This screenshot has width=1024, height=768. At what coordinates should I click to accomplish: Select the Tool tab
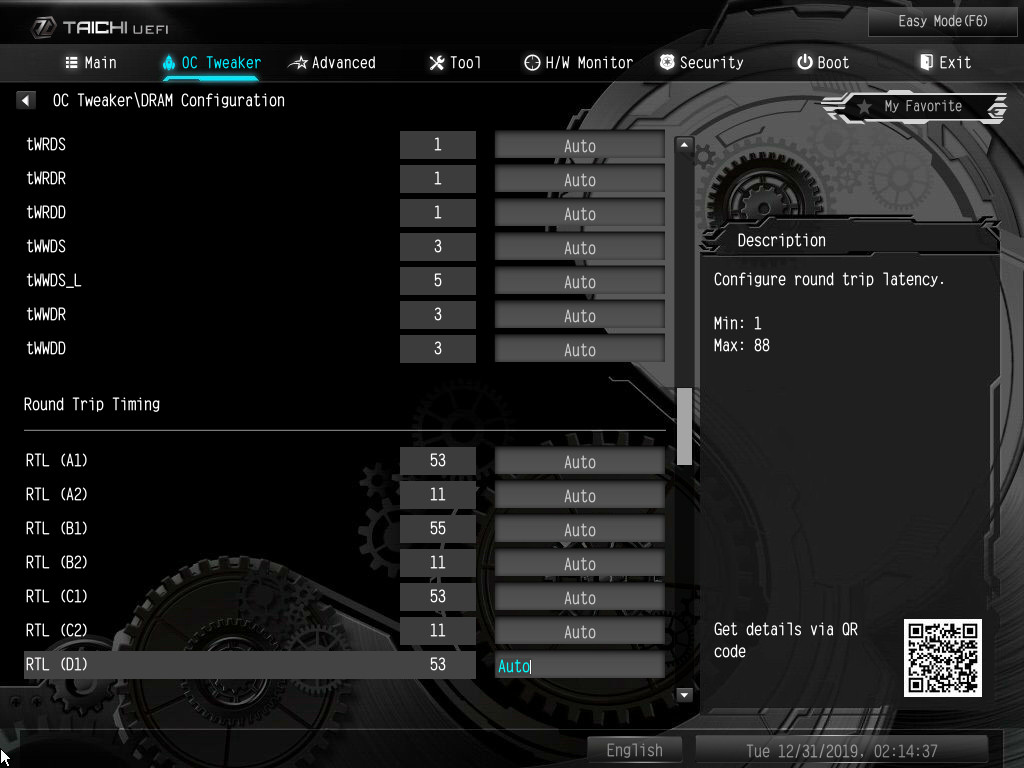[x=455, y=62]
